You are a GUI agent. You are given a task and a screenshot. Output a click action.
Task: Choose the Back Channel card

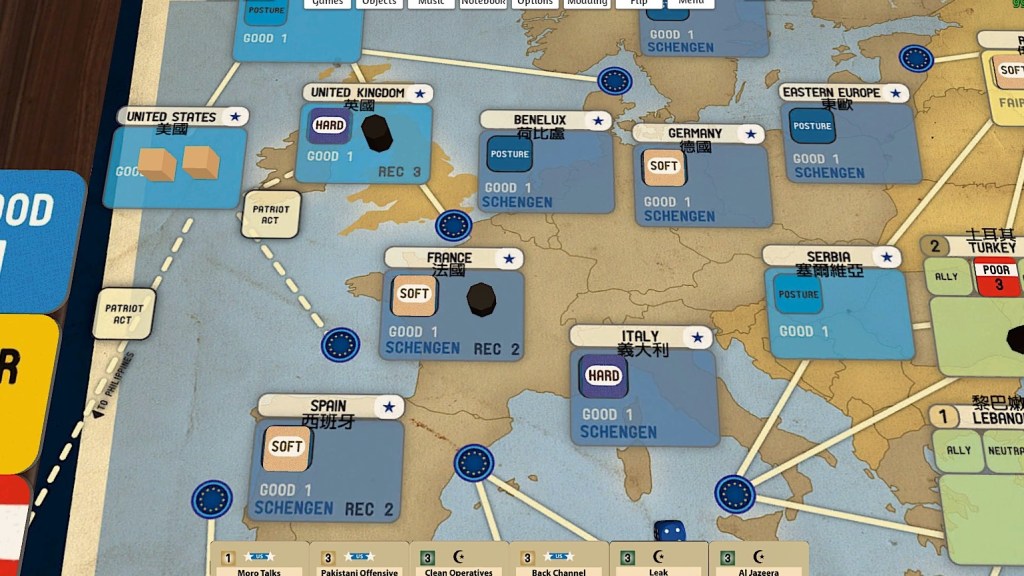pos(558,560)
